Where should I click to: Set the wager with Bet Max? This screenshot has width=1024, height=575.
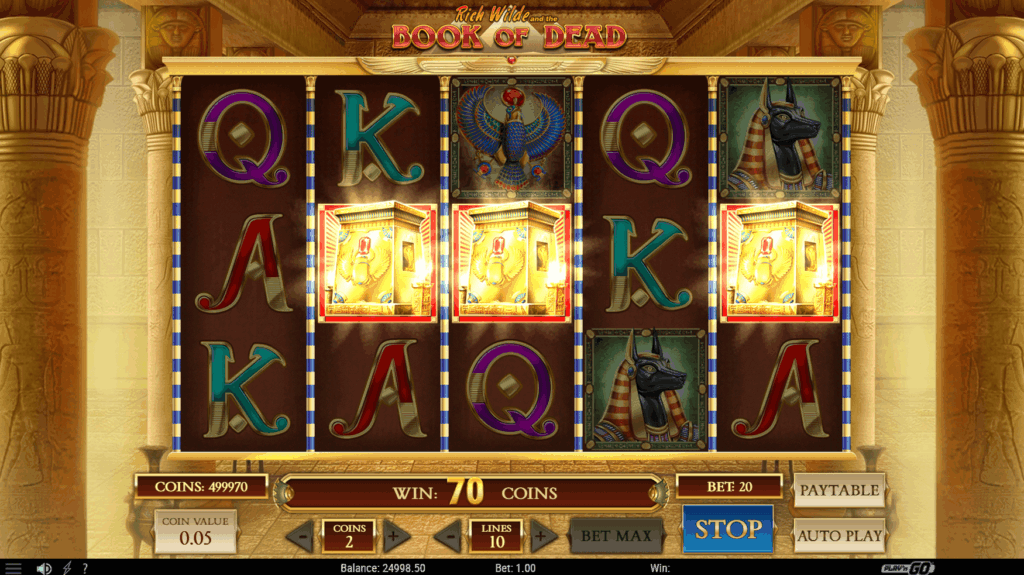[617, 536]
